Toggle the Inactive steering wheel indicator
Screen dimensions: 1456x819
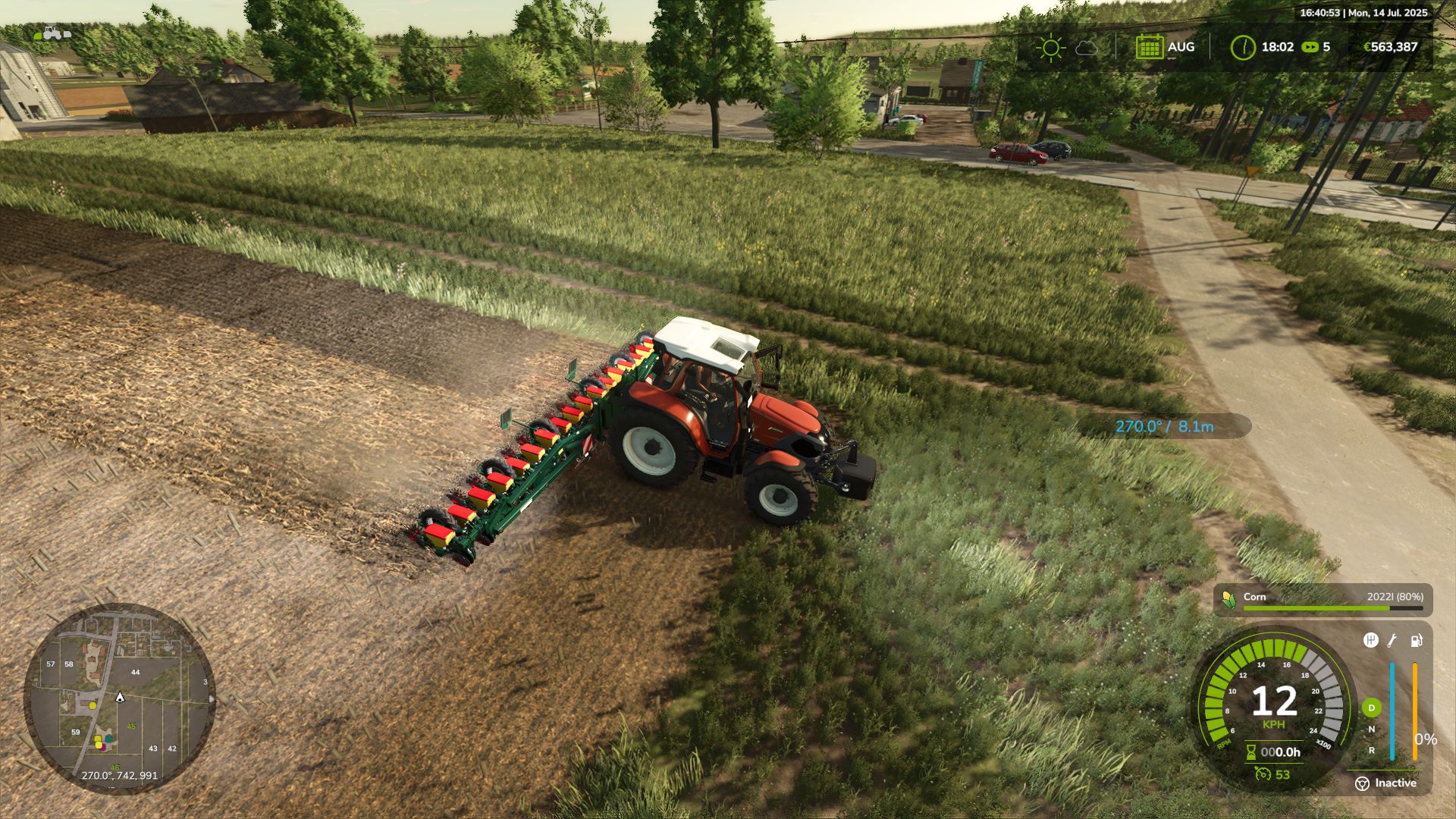click(1363, 783)
